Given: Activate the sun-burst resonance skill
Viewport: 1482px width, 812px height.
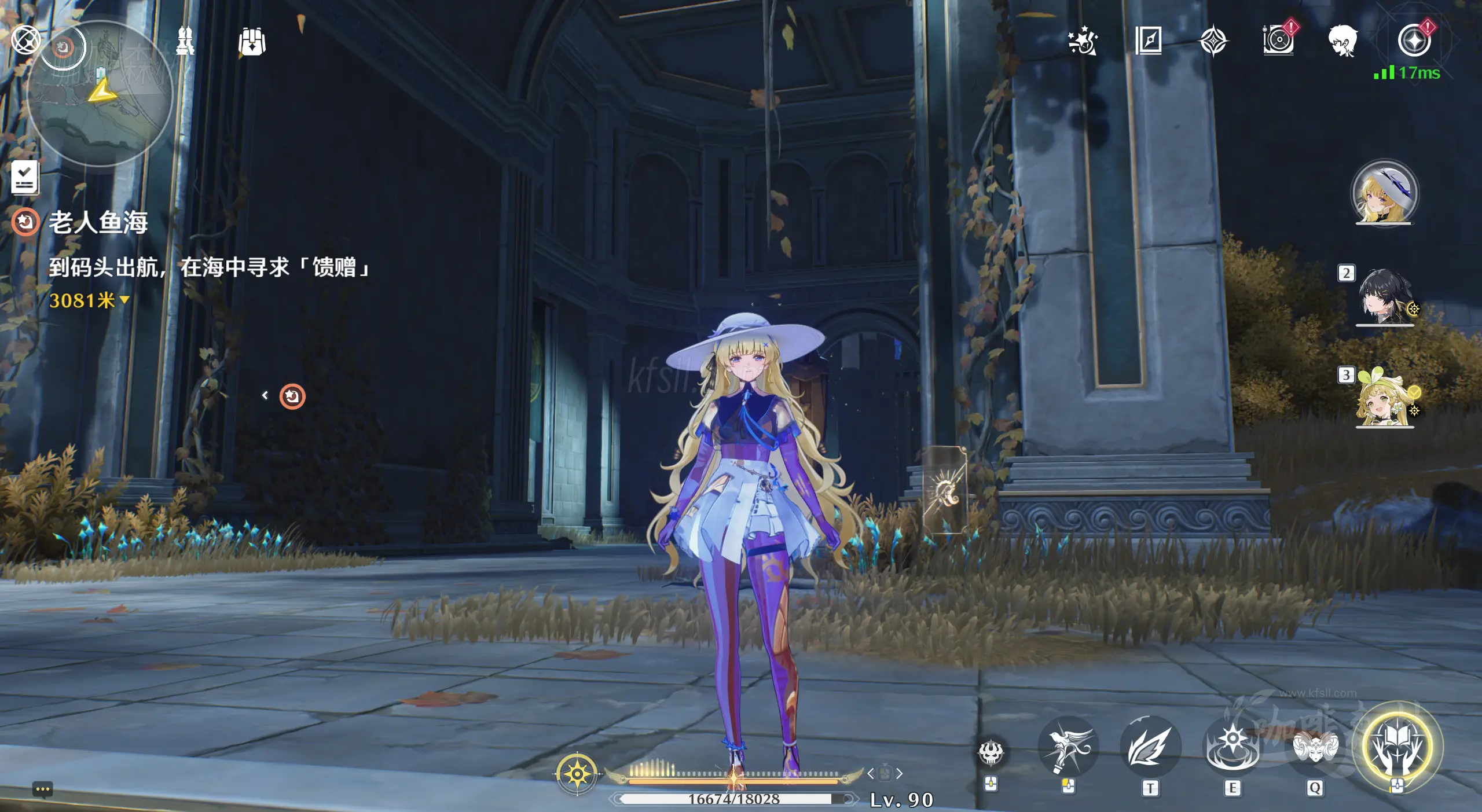Looking at the screenshot, I should 1233,747.
